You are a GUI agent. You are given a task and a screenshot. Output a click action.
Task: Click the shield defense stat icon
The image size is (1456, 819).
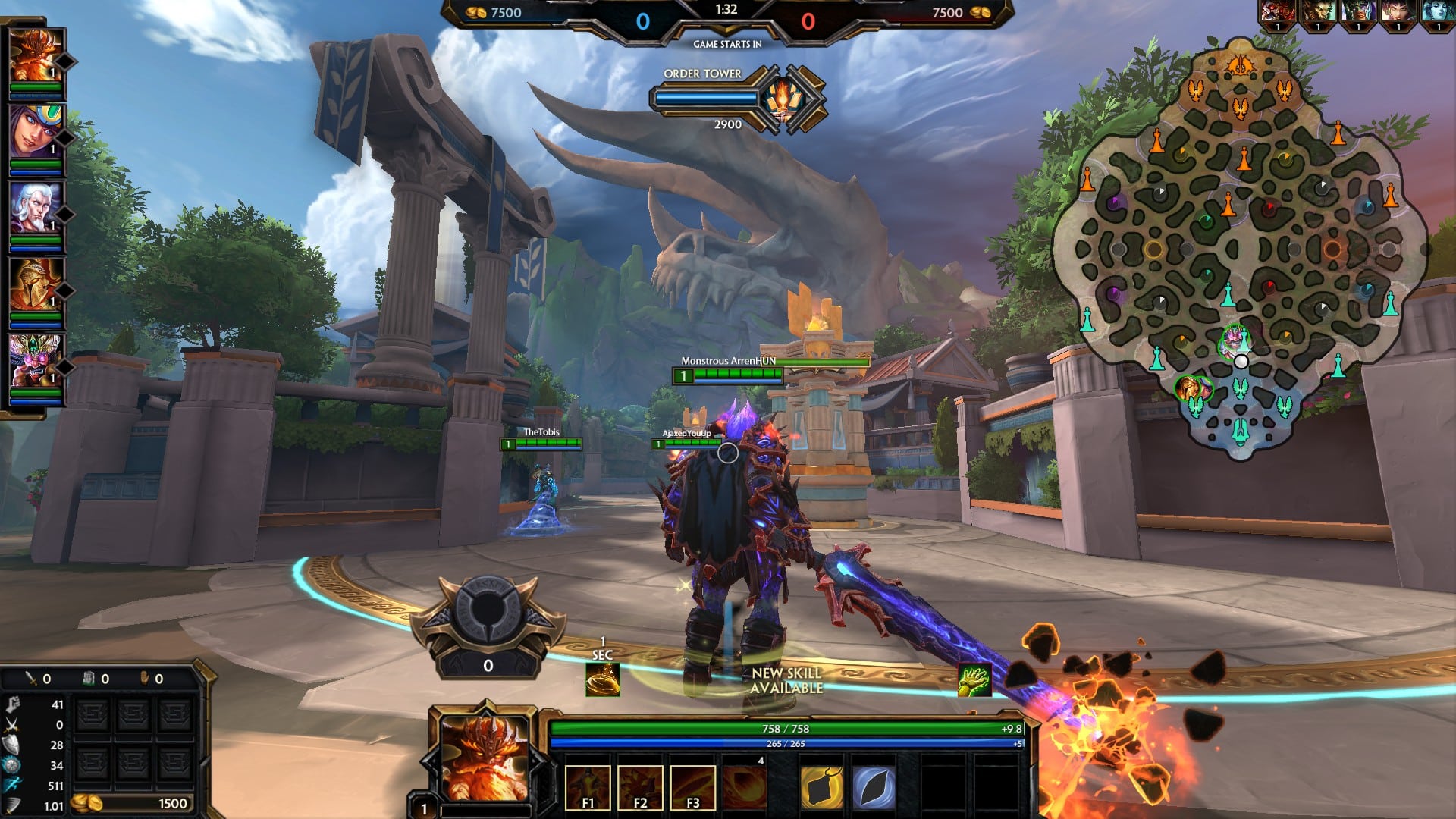[11, 745]
